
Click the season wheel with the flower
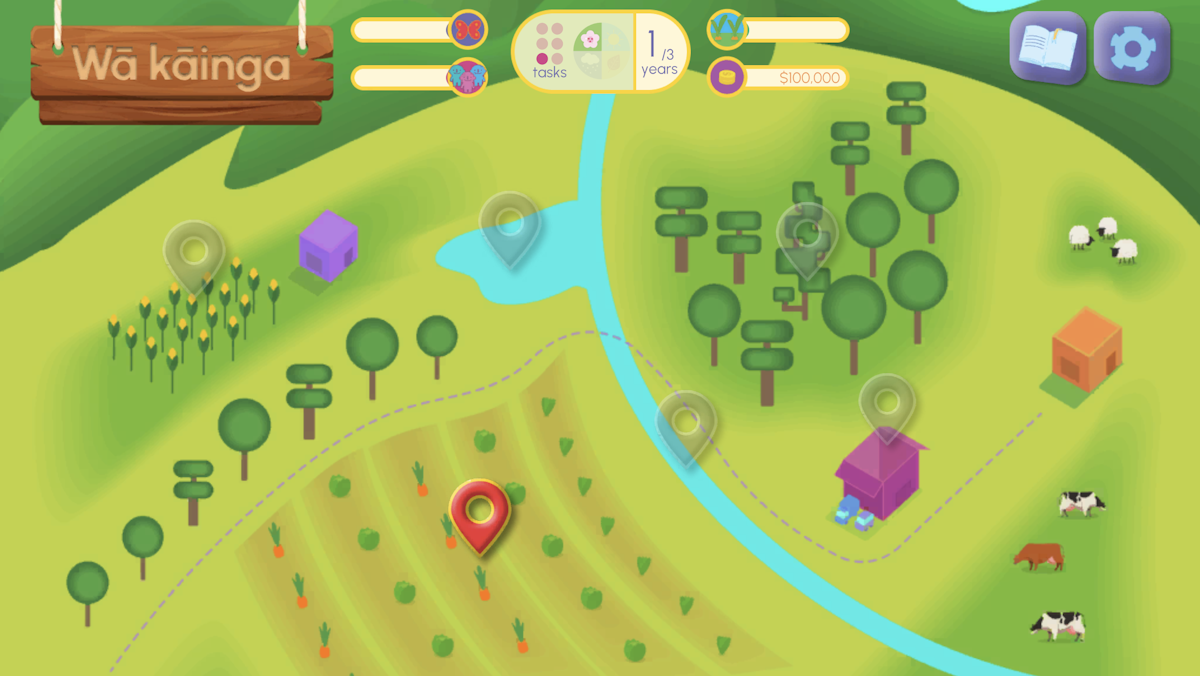pos(602,51)
